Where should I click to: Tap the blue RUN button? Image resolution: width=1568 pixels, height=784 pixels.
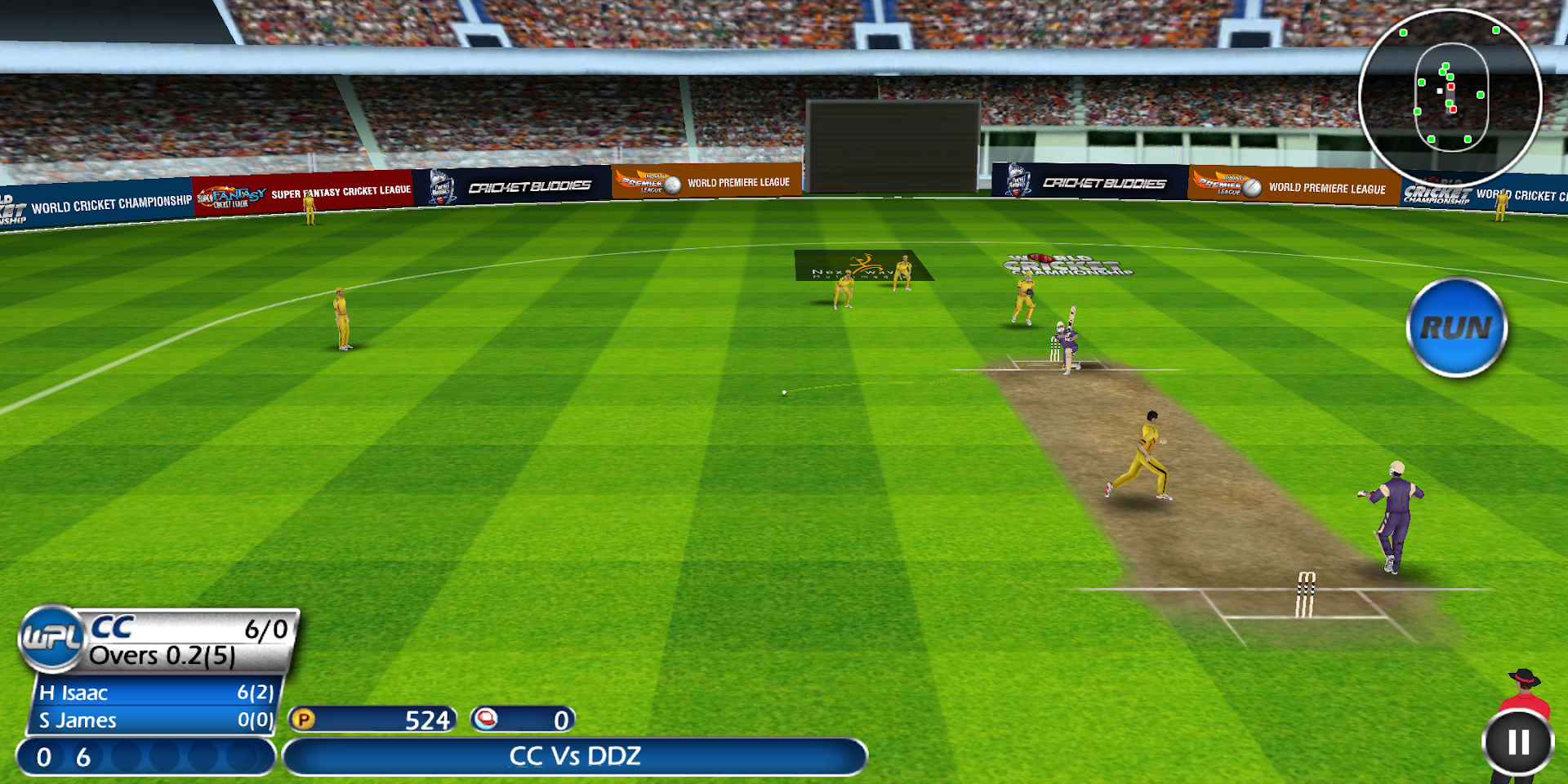1456,326
